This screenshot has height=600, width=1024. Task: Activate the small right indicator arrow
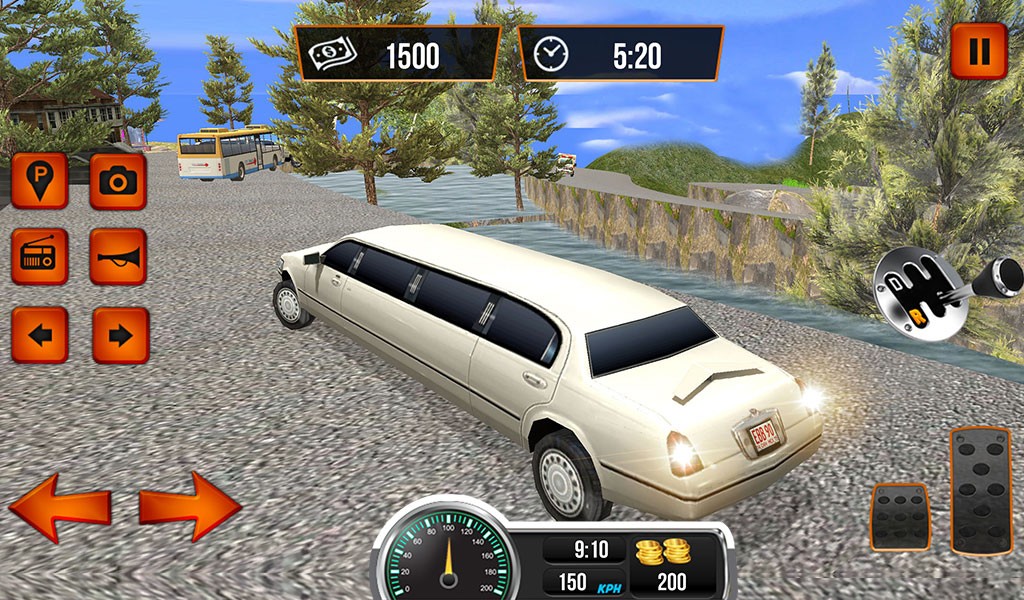click(120, 335)
